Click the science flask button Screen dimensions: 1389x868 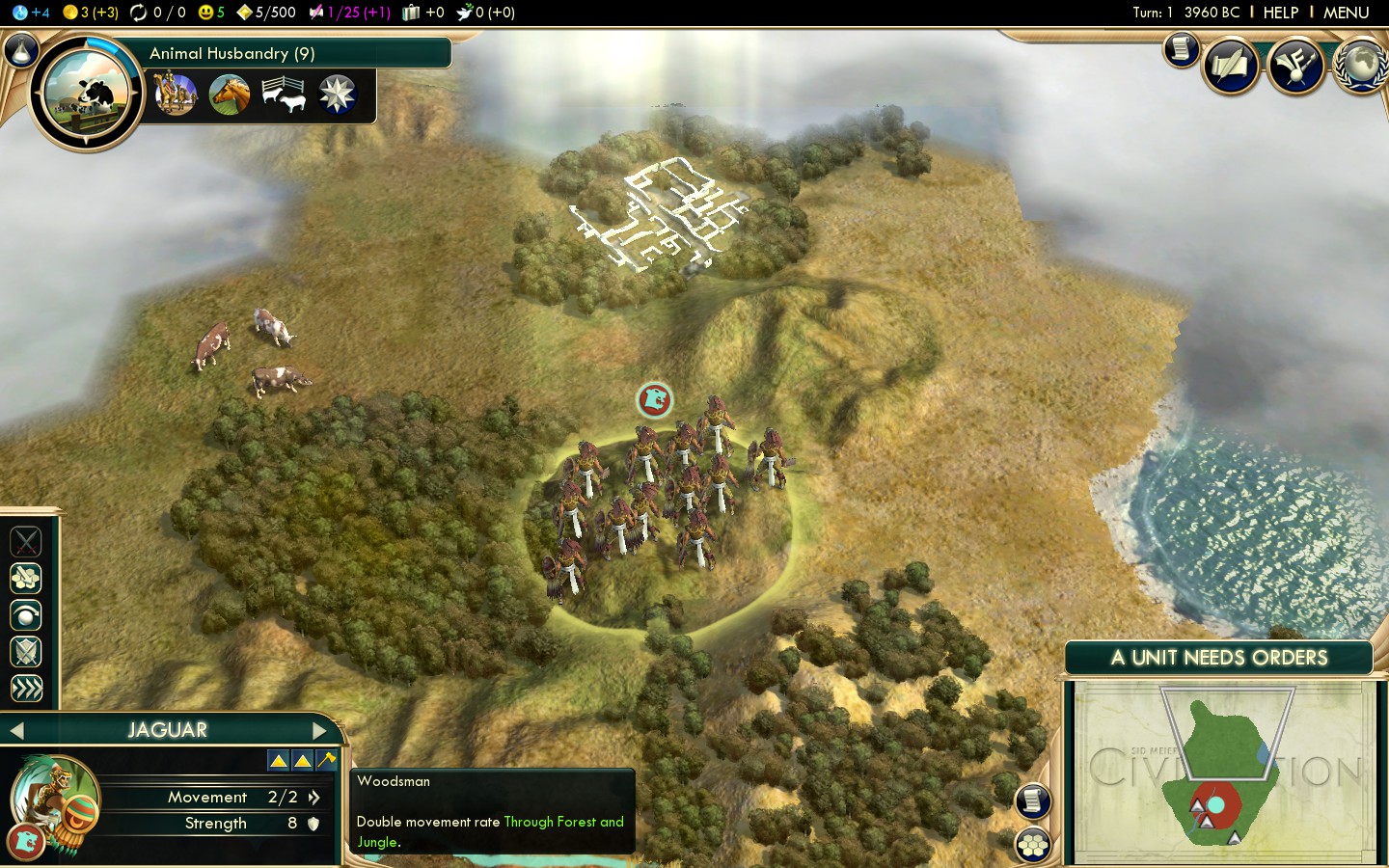click(x=21, y=50)
